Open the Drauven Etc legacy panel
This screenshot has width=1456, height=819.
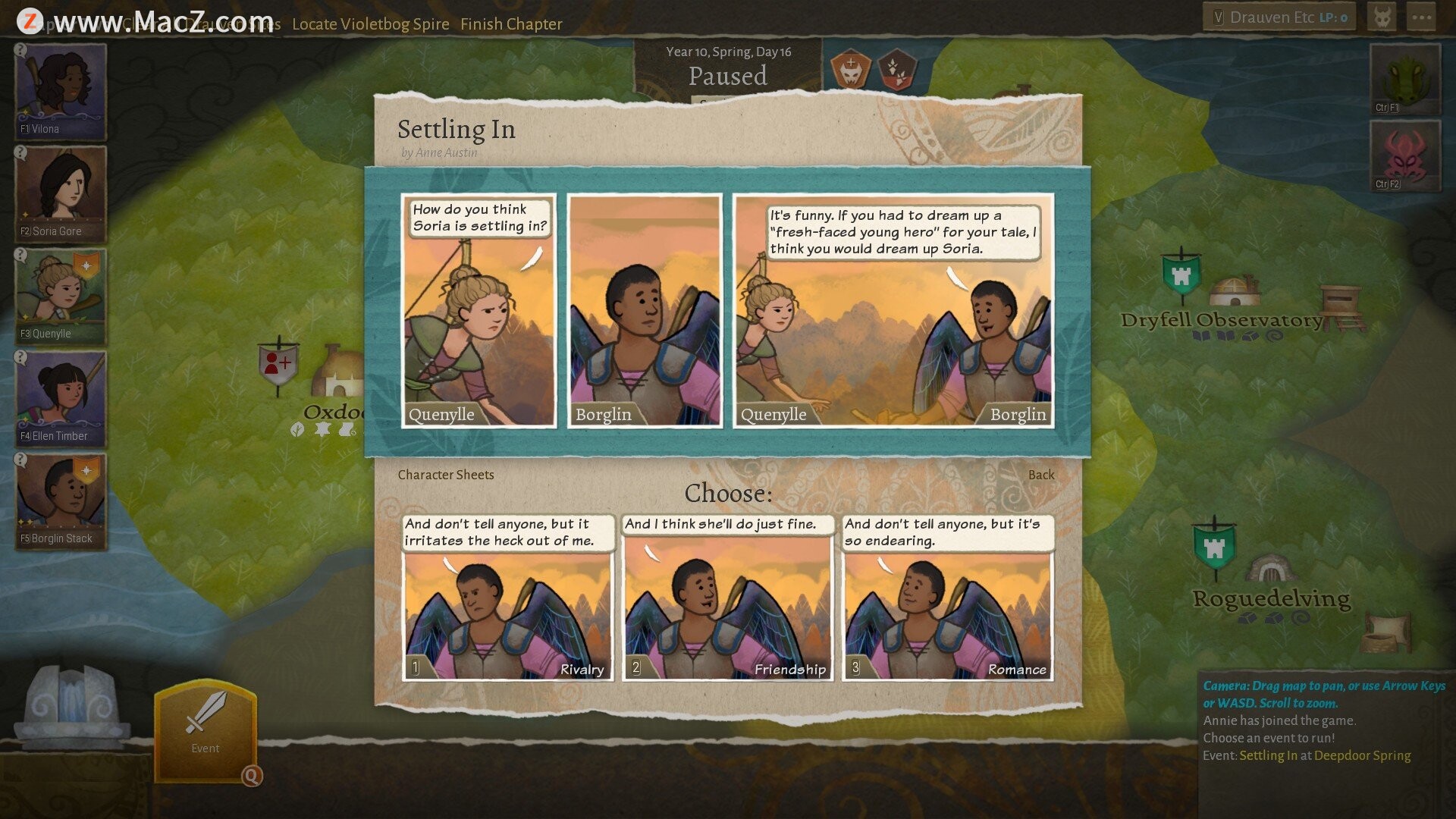coord(1279,17)
